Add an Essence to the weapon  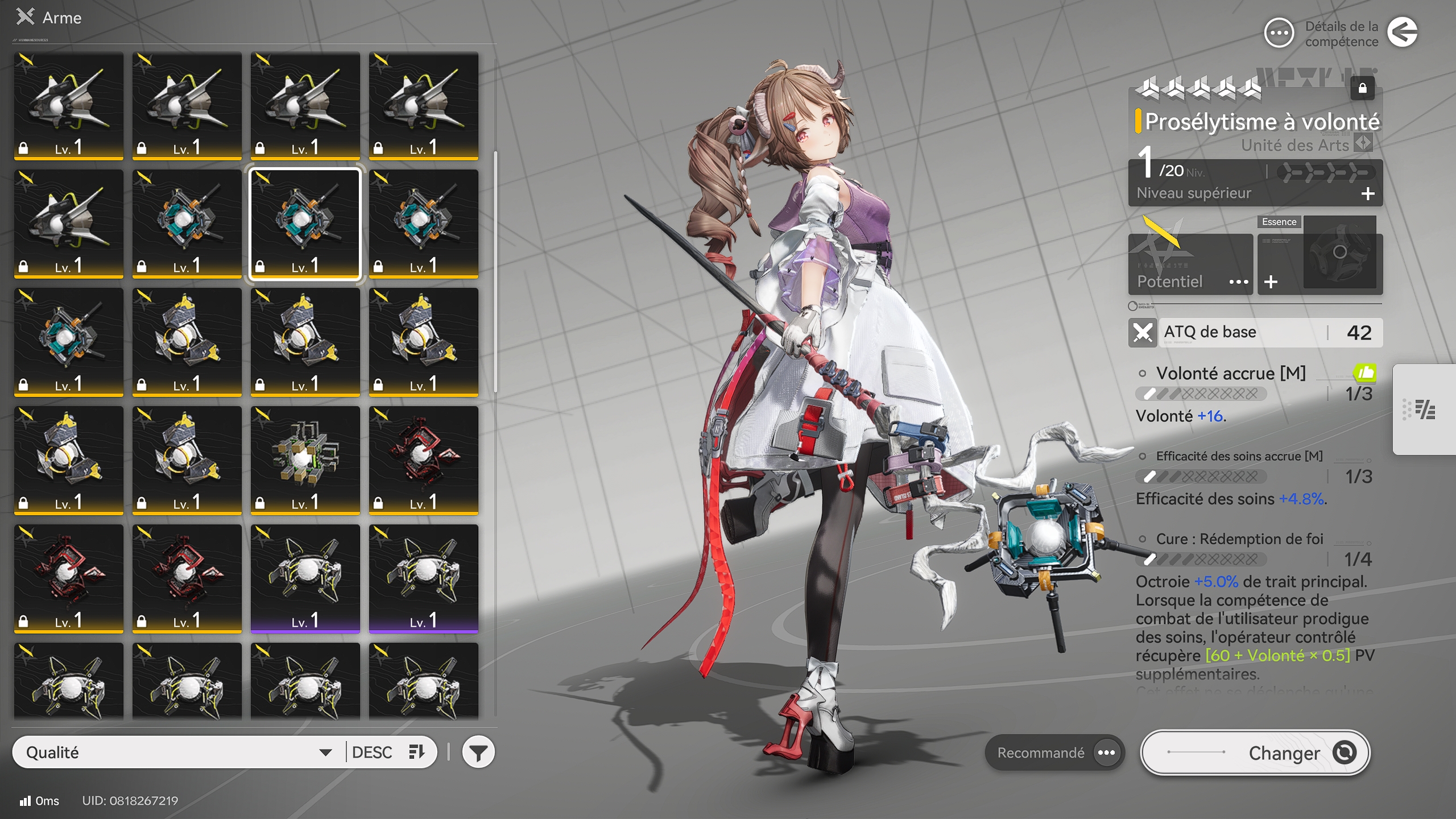pyautogui.click(x=1271, y=282)
